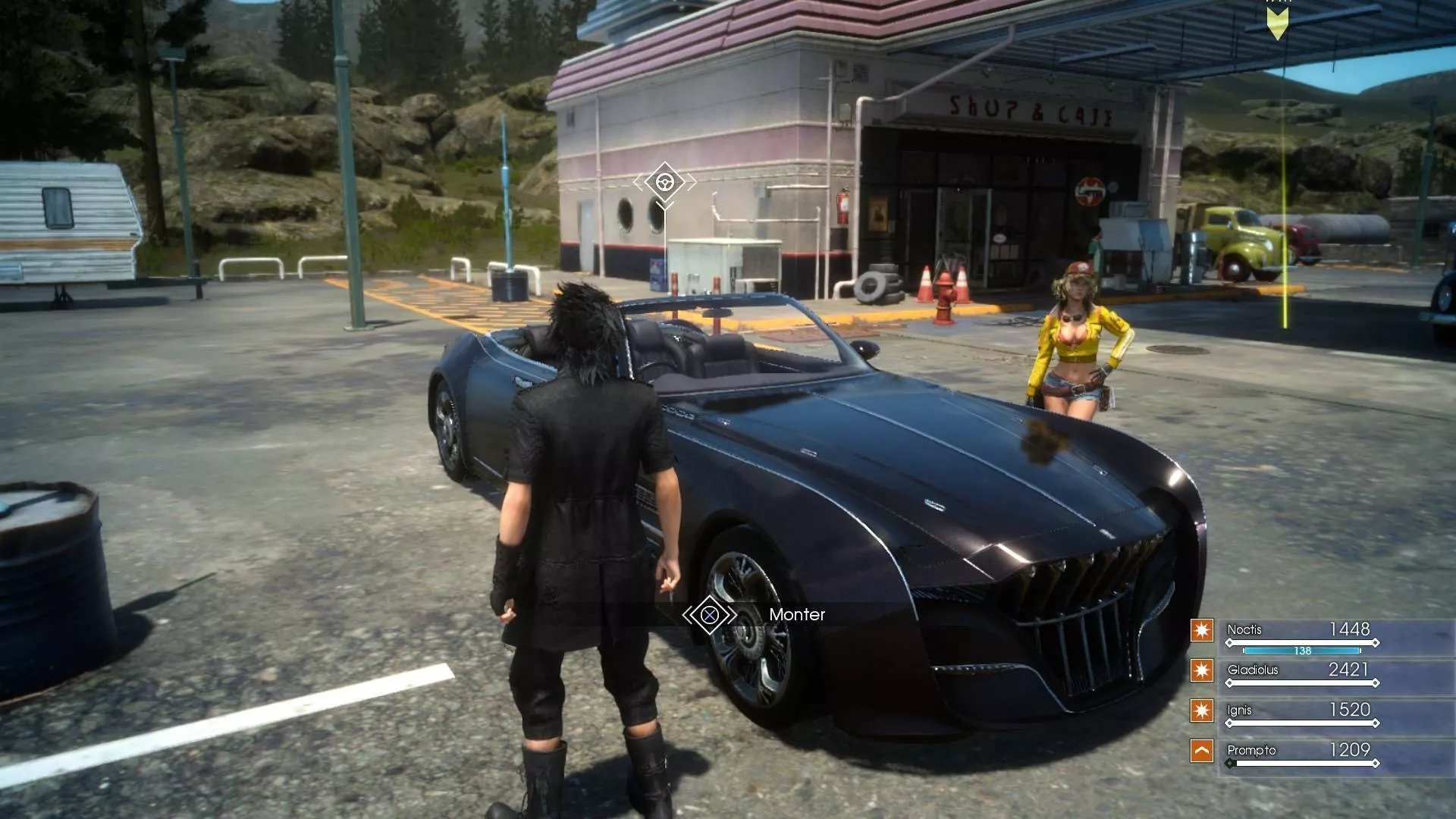Pick Ignis in the party list
The height and width of the screenshot is (819, 1456).
point(1239,710)
